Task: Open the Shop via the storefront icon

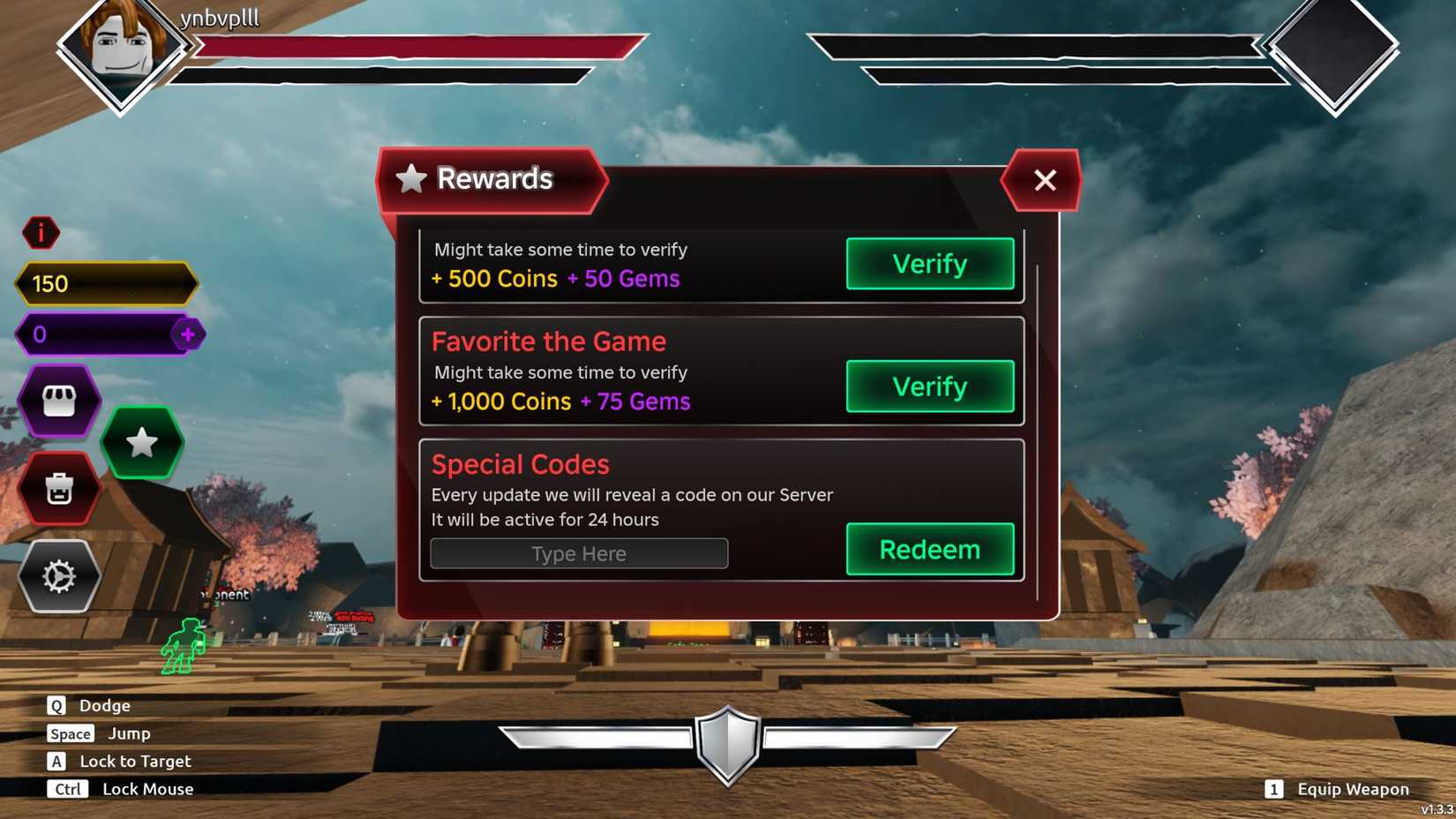Action: coord(59,400)
